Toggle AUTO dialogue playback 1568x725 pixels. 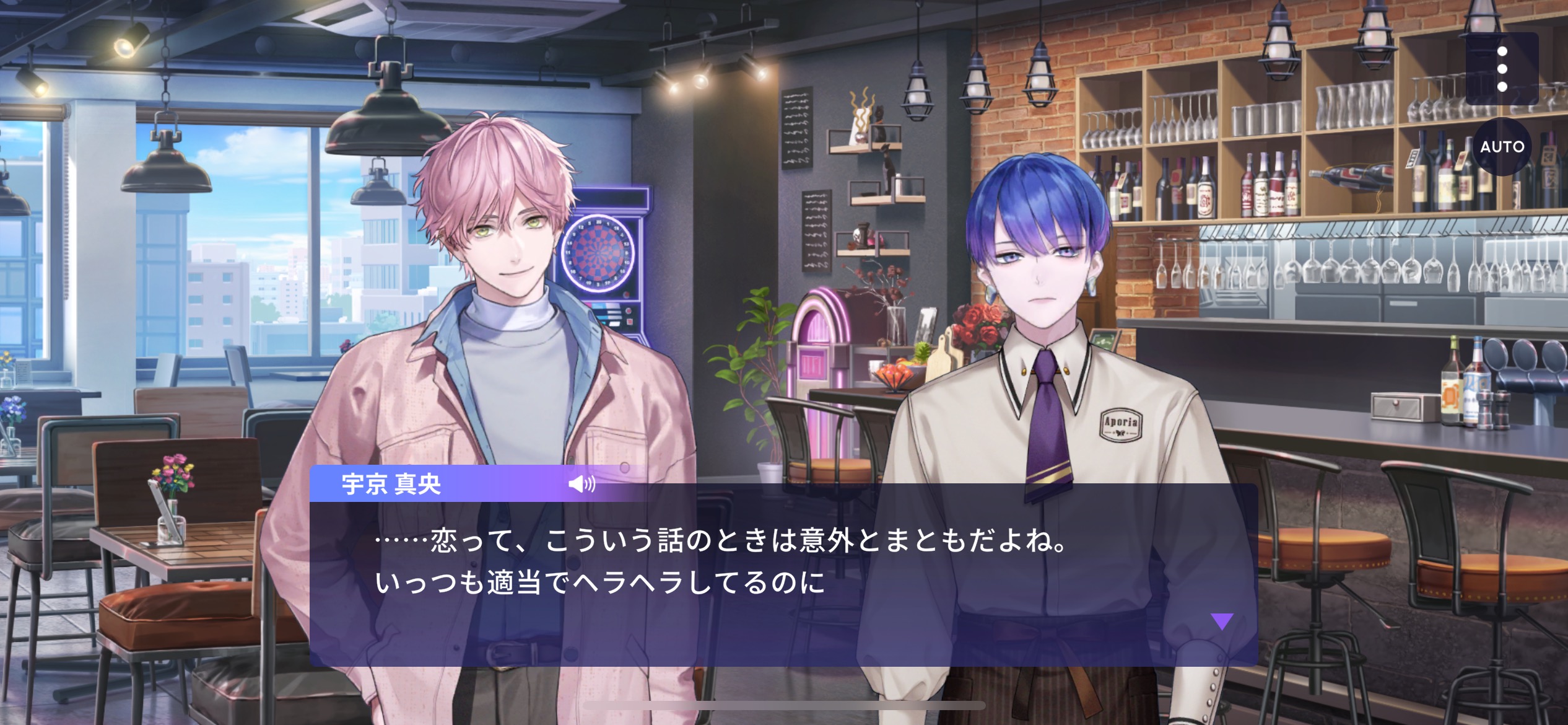(x=1502, y=147)
